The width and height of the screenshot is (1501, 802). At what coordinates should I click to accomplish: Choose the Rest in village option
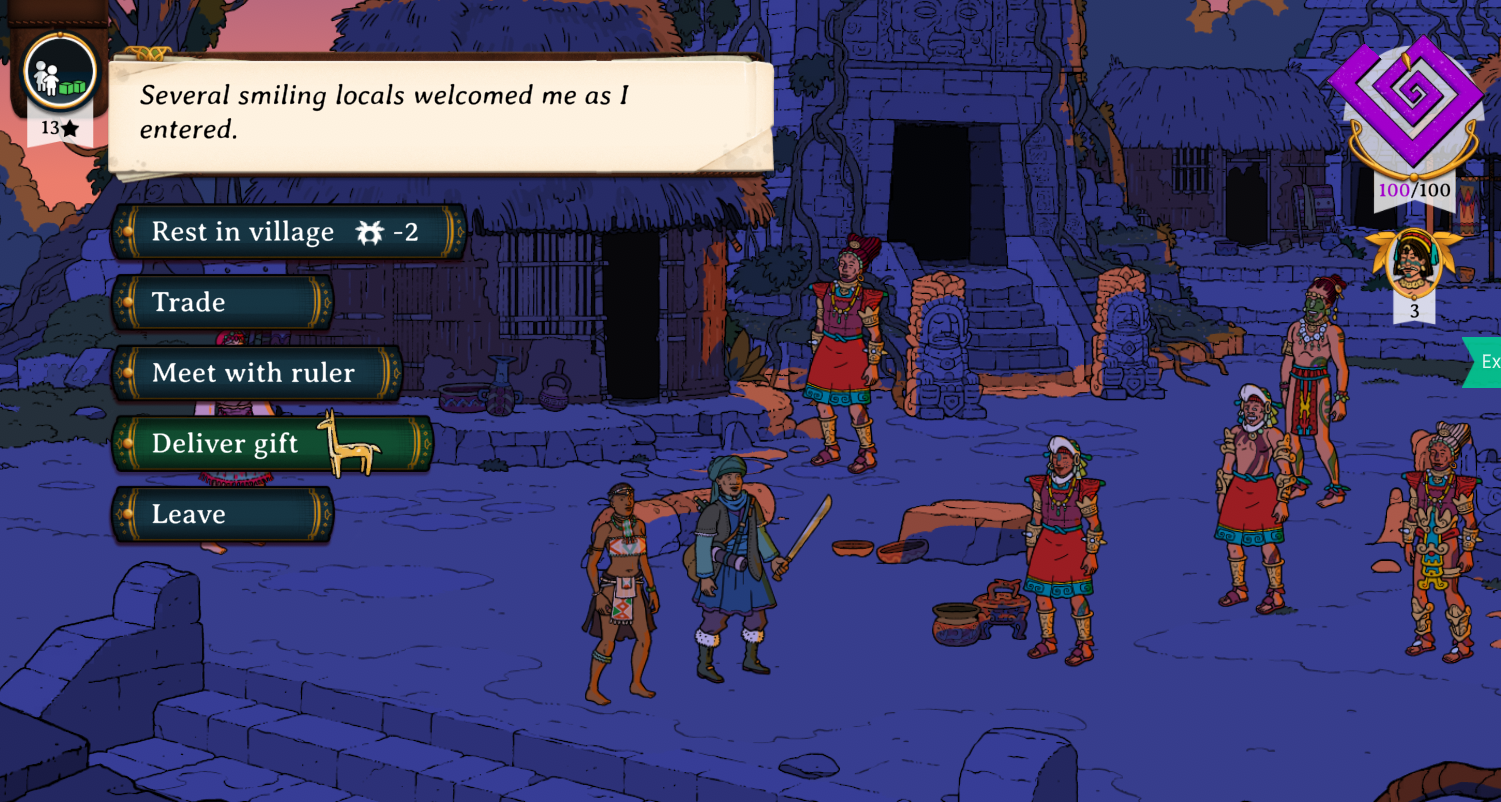click(288, 232)
